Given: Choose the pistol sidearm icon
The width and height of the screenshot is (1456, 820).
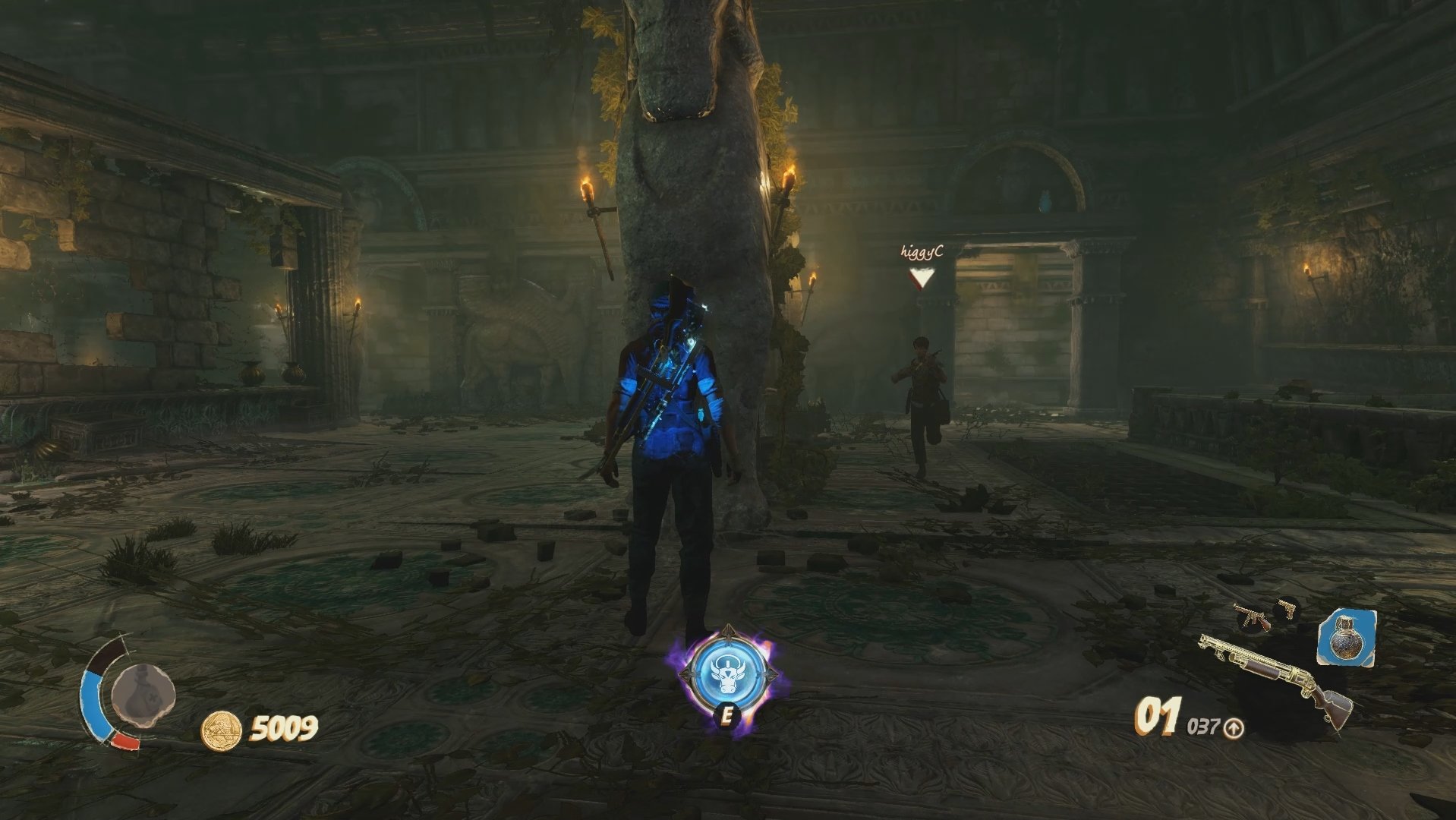Looking at the screenshot, I should 1287,609.
